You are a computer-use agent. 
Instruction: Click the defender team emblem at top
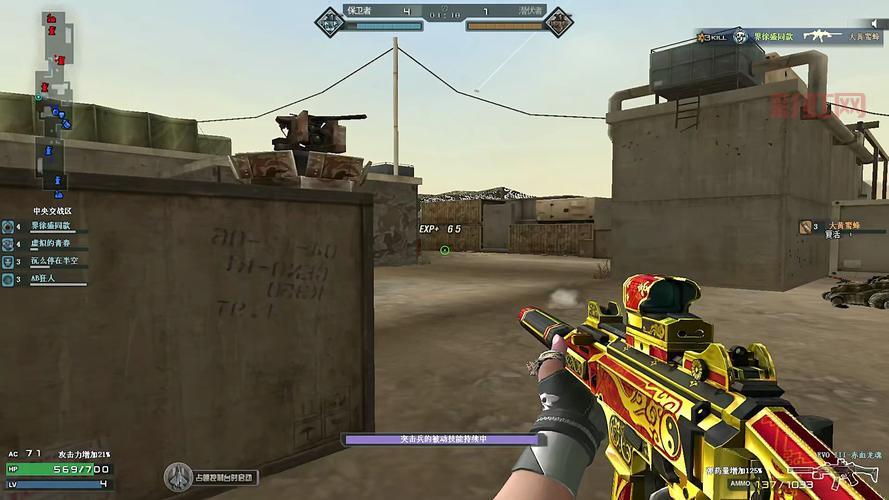click(x=329, y=18)
